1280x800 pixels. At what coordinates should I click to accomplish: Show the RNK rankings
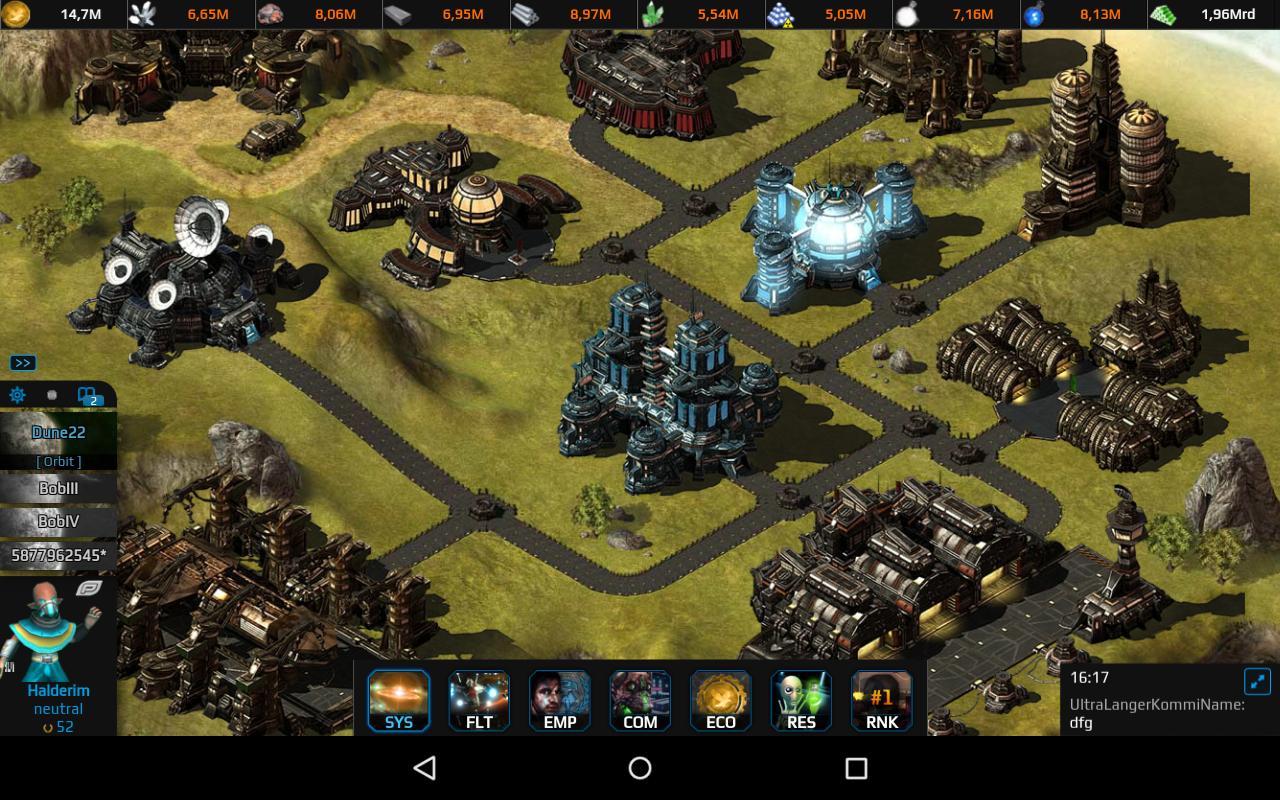[881, 700]
